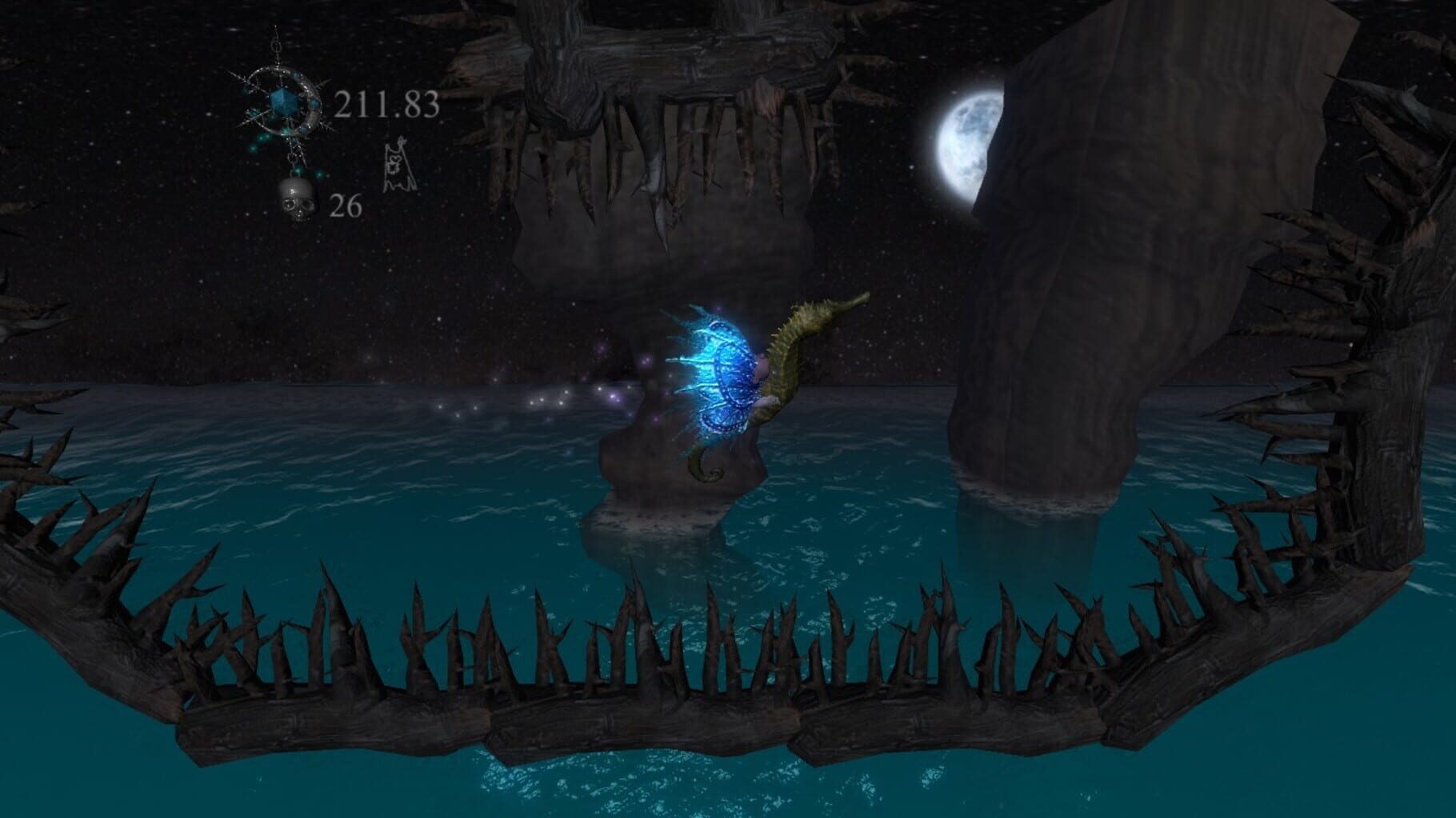Select the HUD score area
Image resolution: width=1456 pixels, height=818 pixels.
pyautogui.click(x=336, y=104)
